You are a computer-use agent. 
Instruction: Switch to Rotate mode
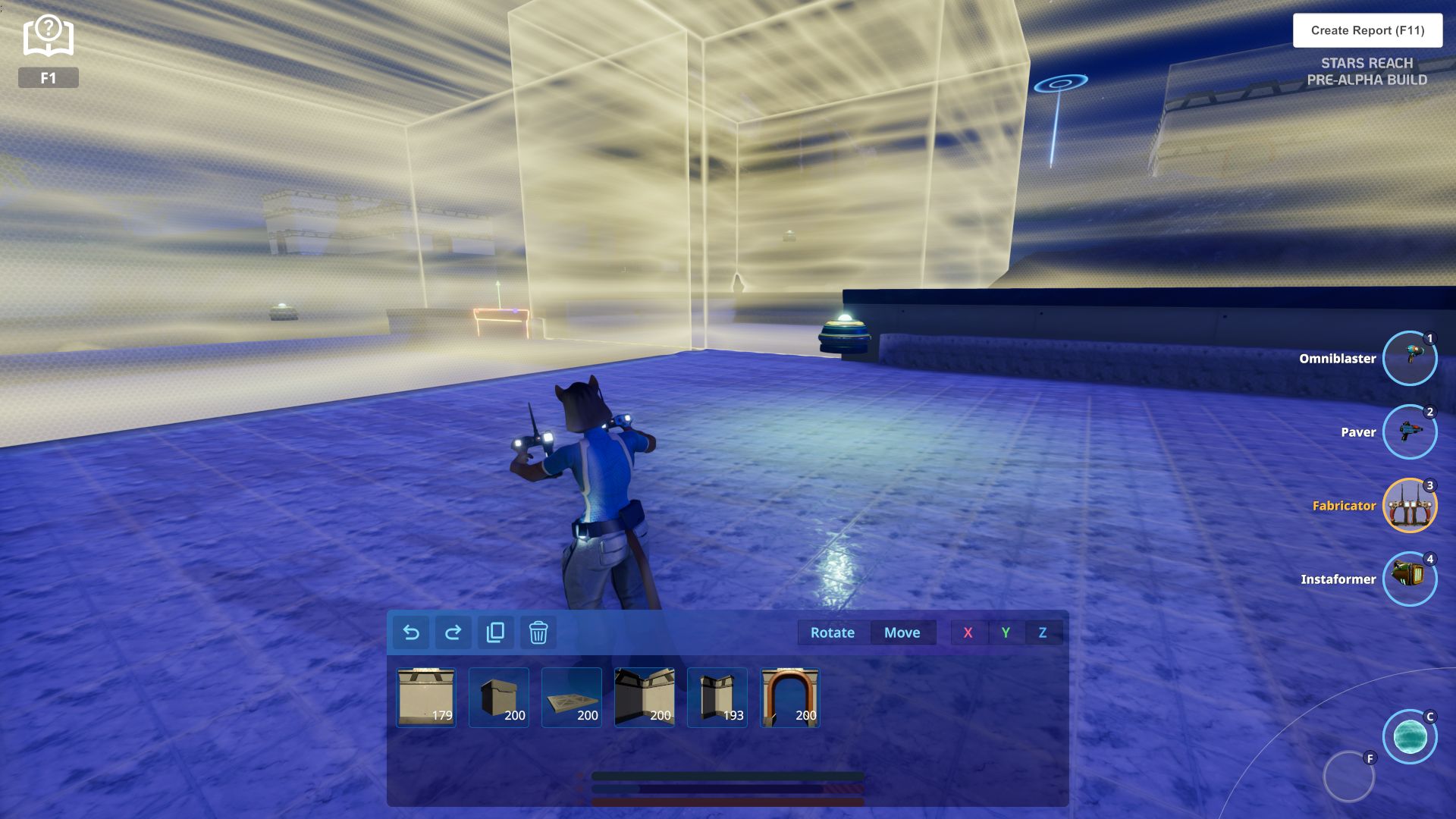coord(832,632)
